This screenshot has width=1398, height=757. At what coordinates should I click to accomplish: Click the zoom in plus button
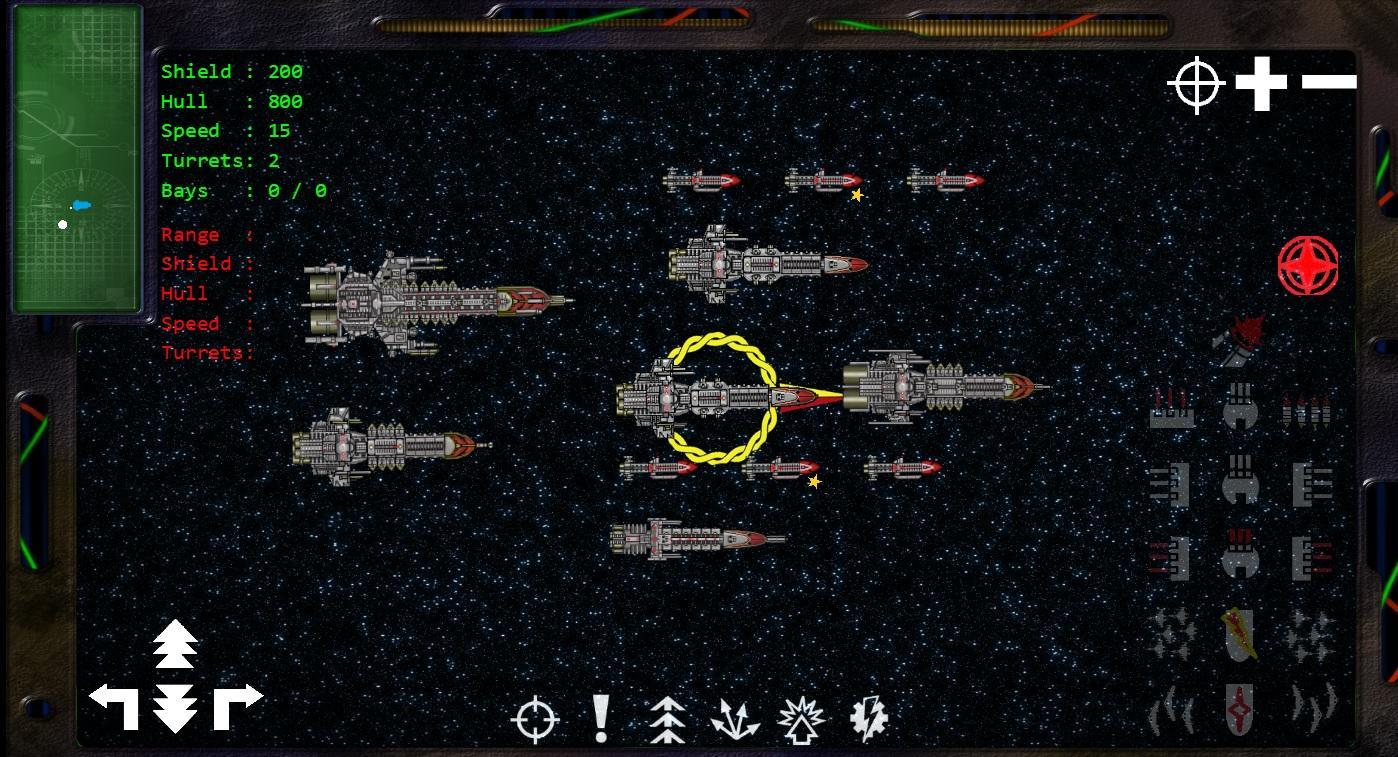point(1261,81)
